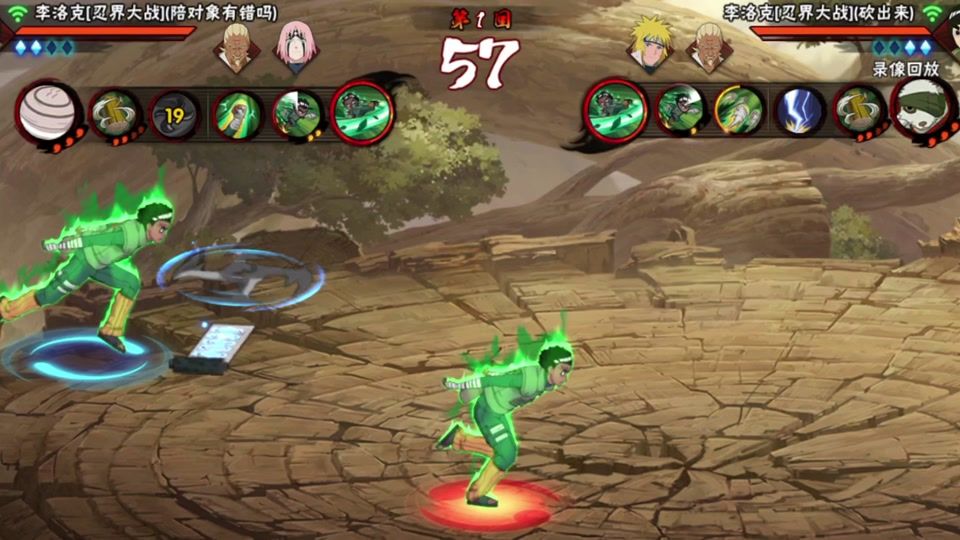Activate the scroll skill beside the bandaged ball
Screen dimensions: 960x540
point(115,114)
